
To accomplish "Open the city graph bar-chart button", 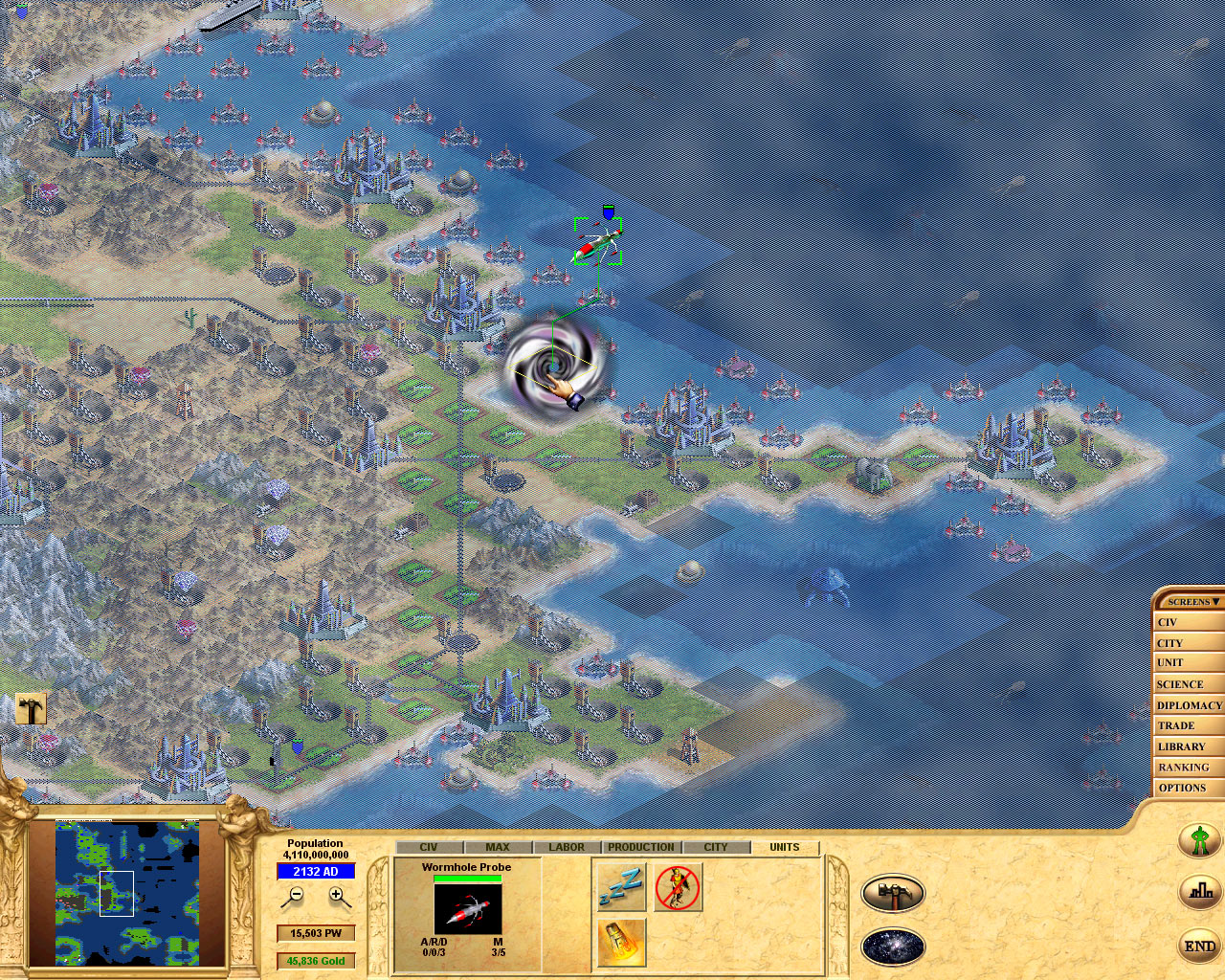I will point(1199,891).
